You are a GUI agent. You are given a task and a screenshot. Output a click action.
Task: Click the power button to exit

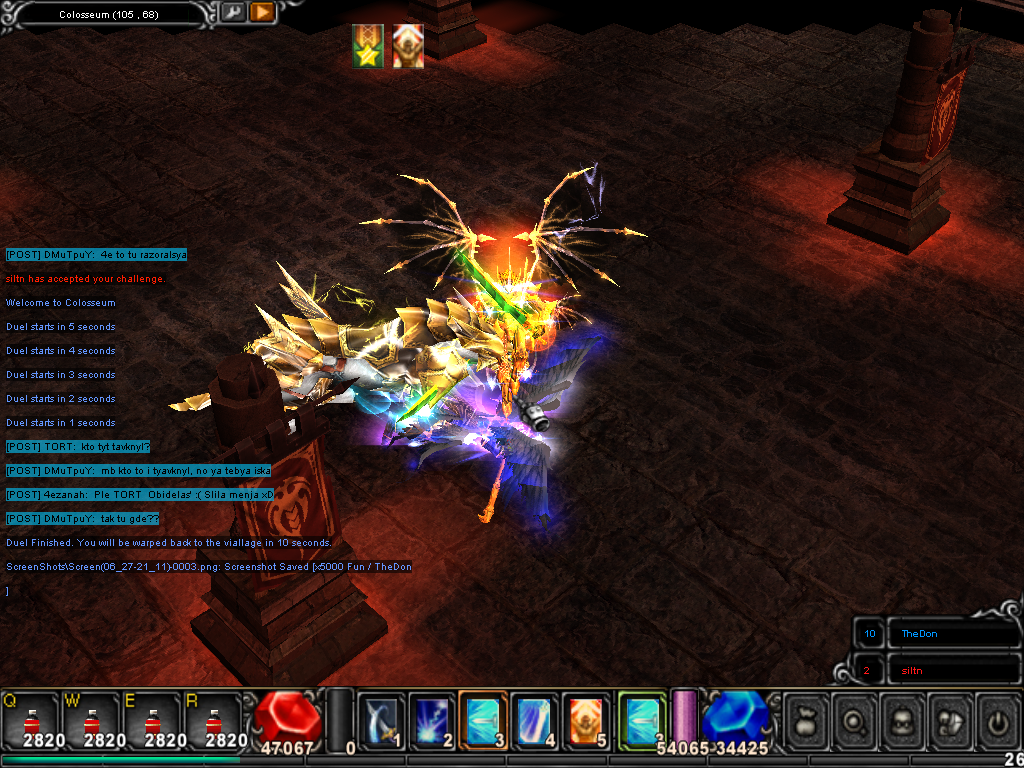point(997,719)
